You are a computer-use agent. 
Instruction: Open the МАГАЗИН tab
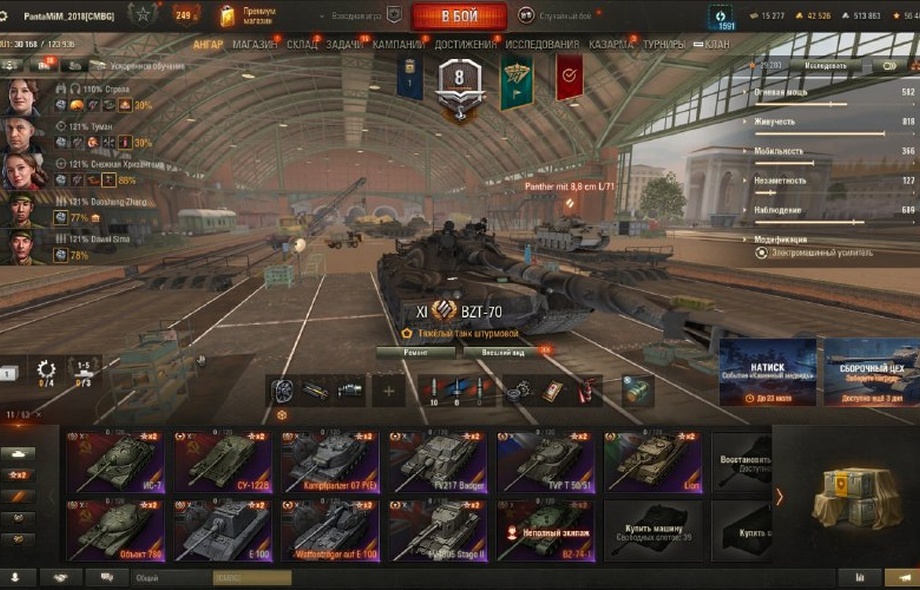pos(256,45)
